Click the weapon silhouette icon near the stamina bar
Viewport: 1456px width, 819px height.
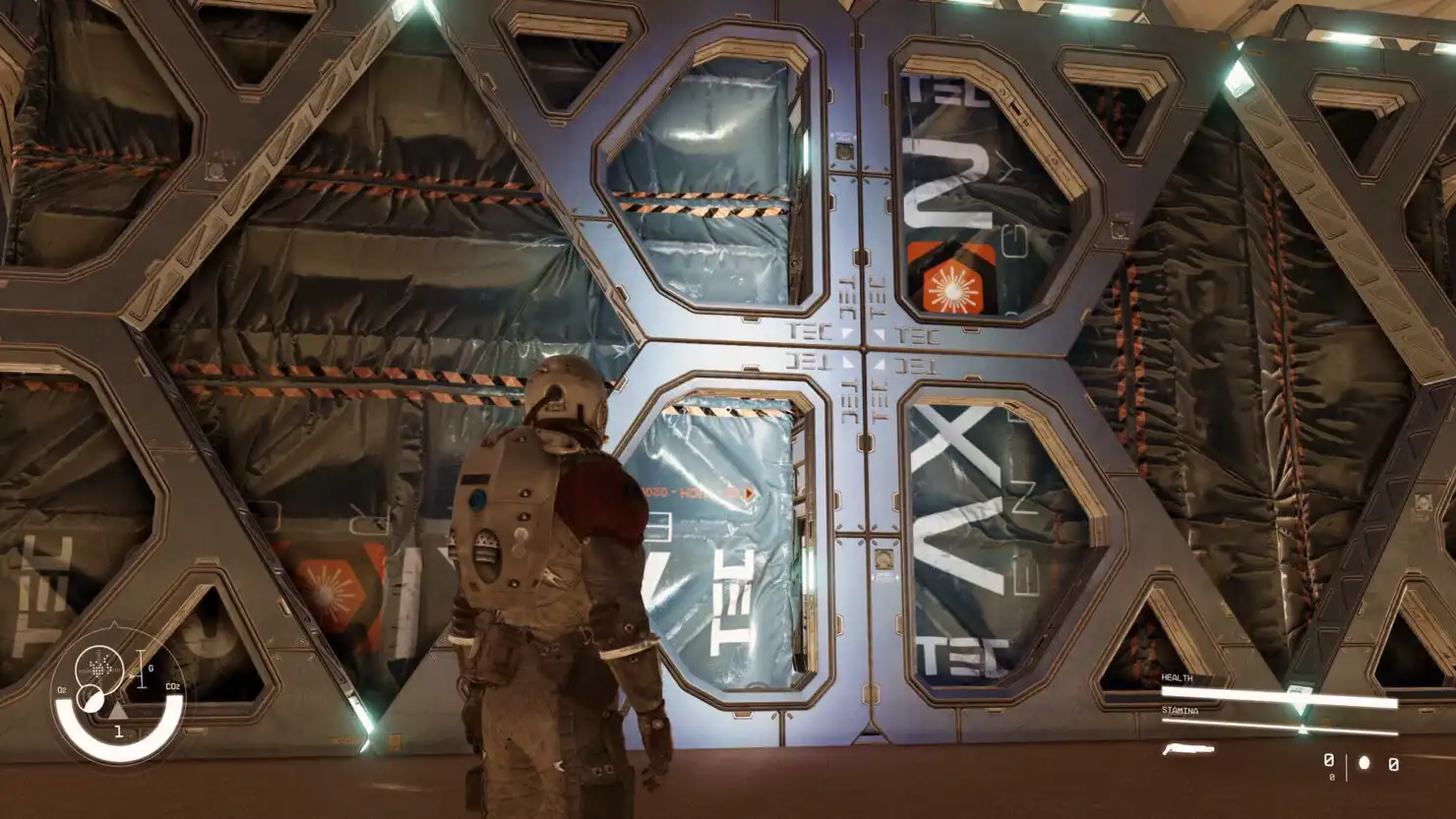tap(1187, 749)
